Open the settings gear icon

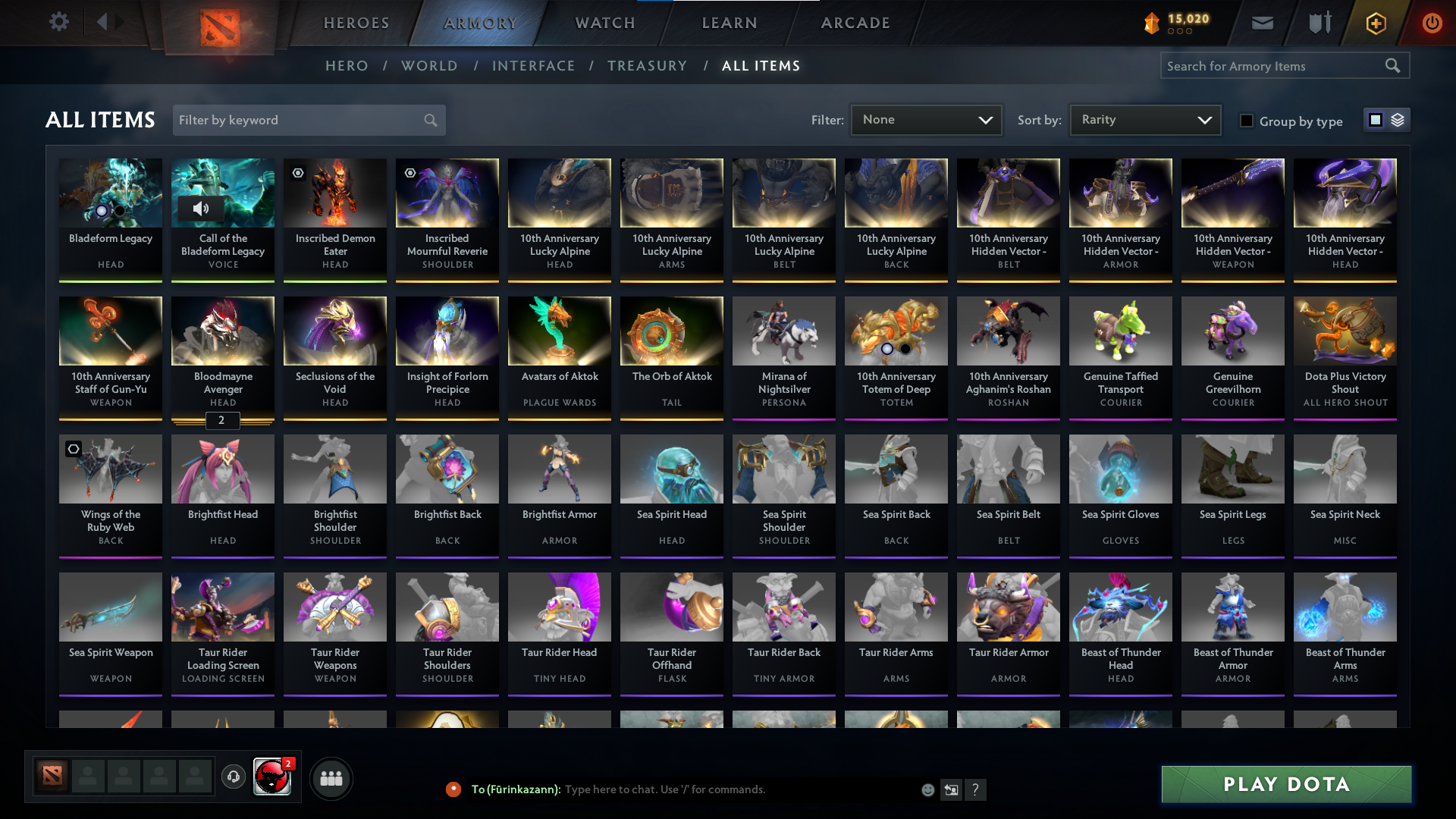point(58,22)
